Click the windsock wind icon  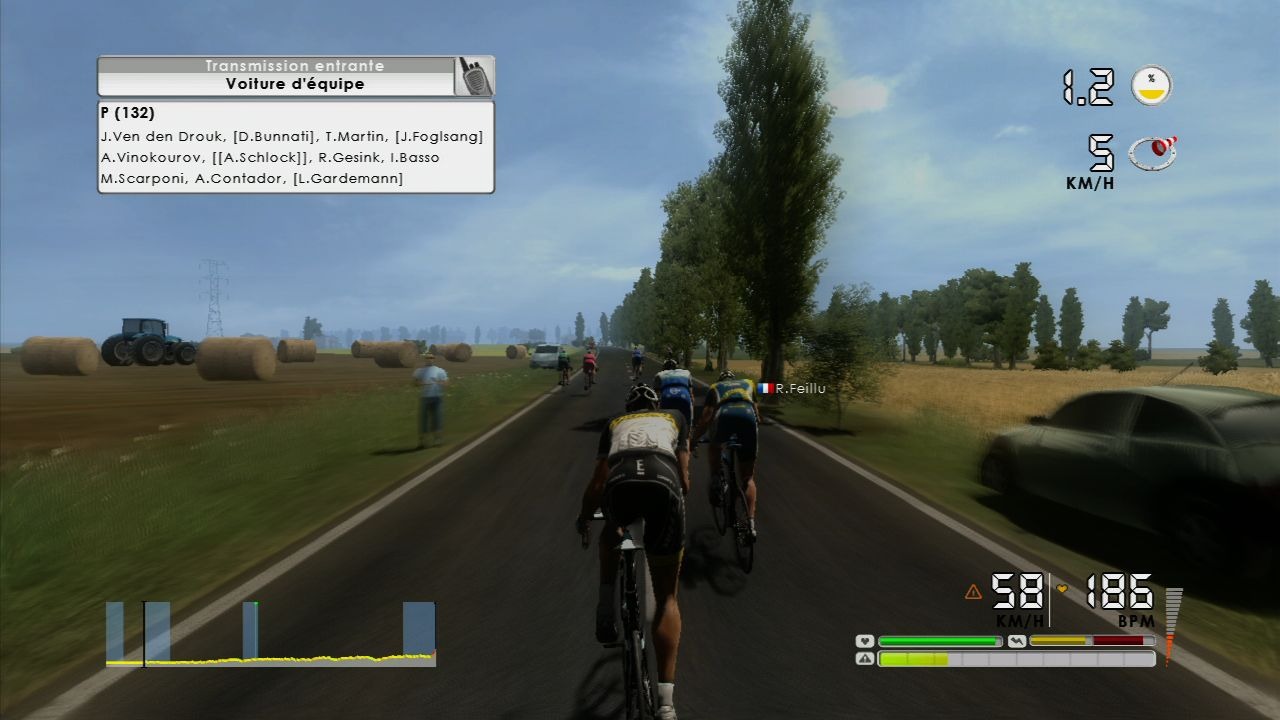point(1152,152)
